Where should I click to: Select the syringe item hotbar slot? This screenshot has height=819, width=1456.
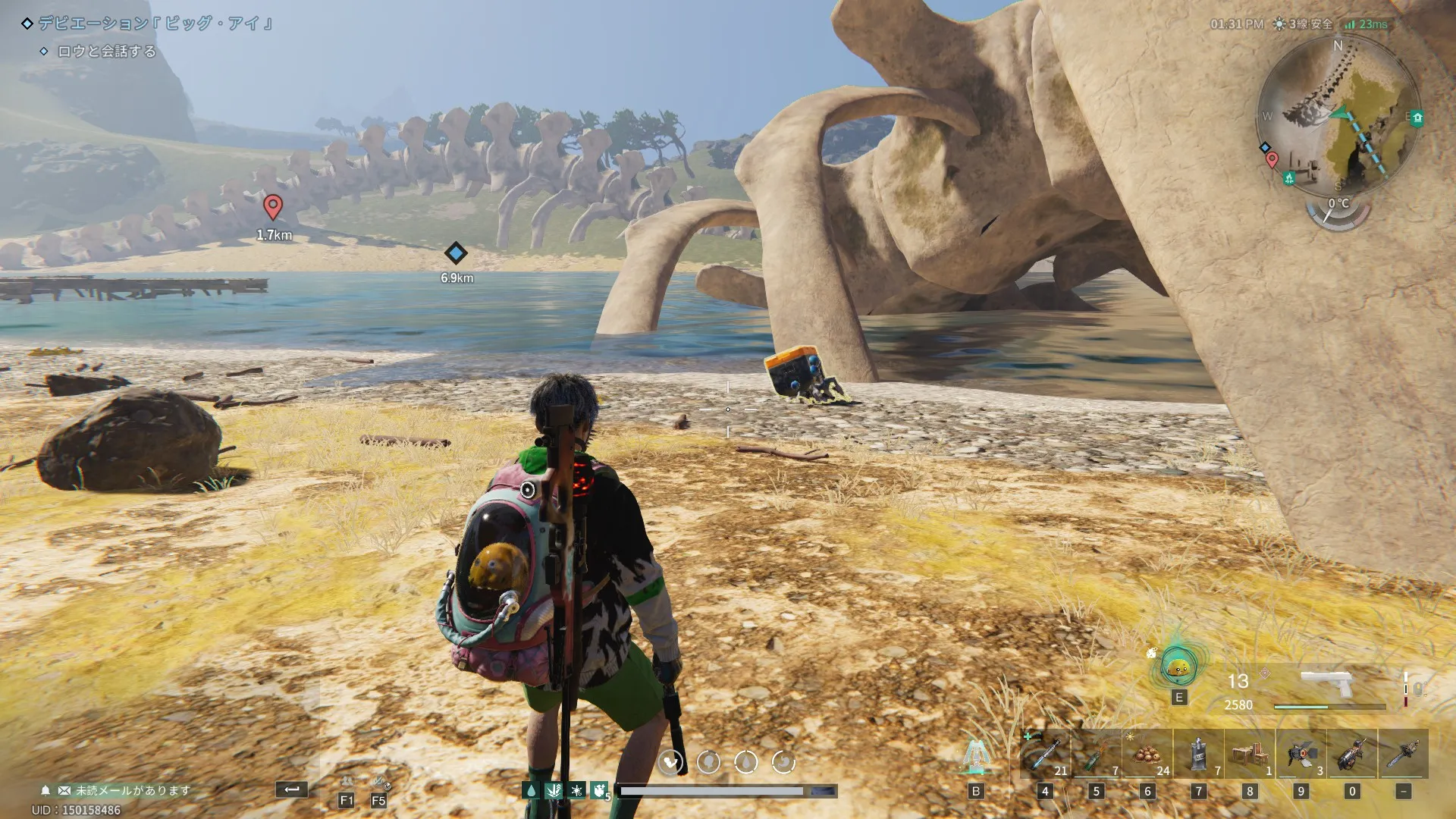[x=1045, y=754]
